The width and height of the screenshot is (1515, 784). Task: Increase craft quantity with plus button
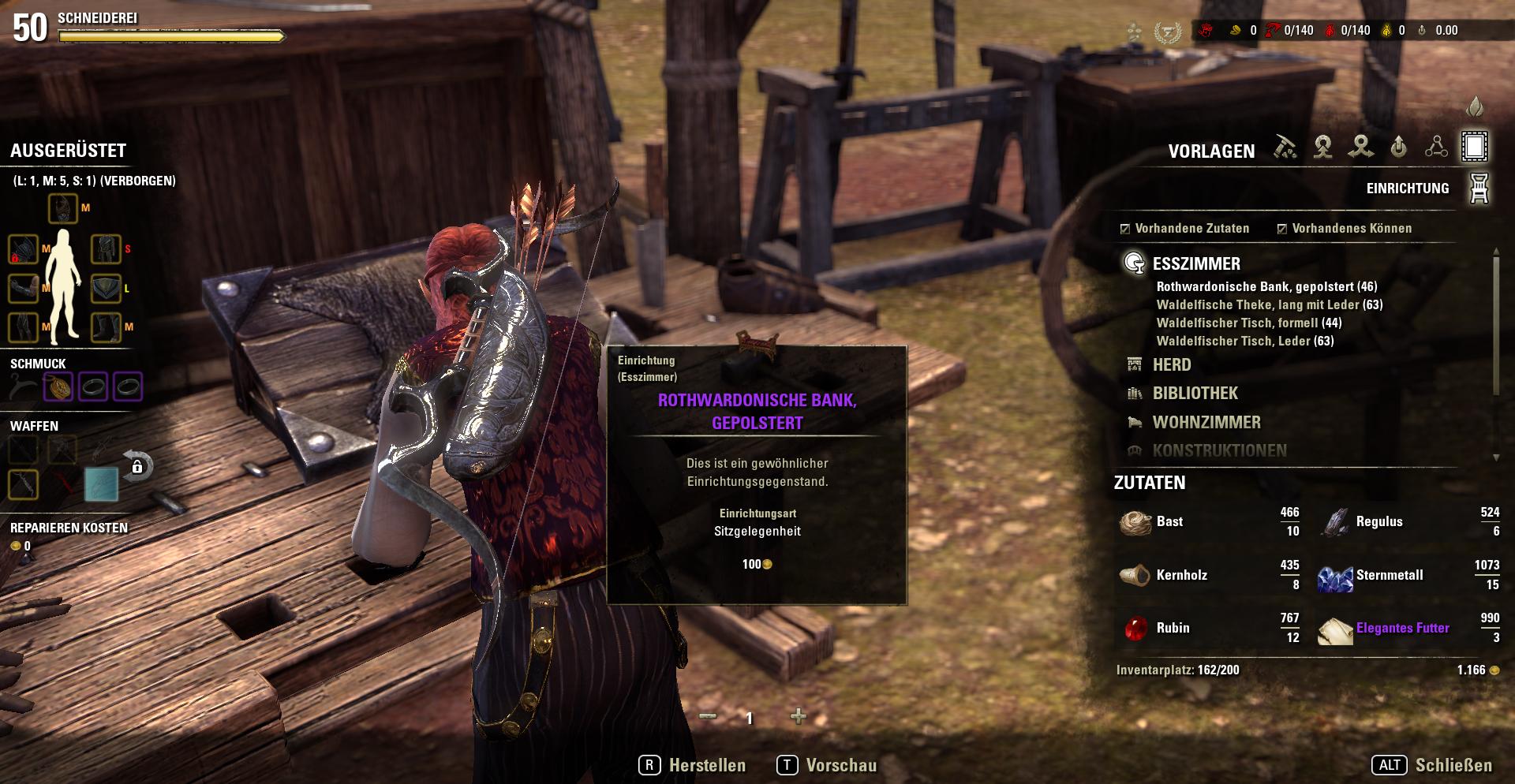pos(799,716)
